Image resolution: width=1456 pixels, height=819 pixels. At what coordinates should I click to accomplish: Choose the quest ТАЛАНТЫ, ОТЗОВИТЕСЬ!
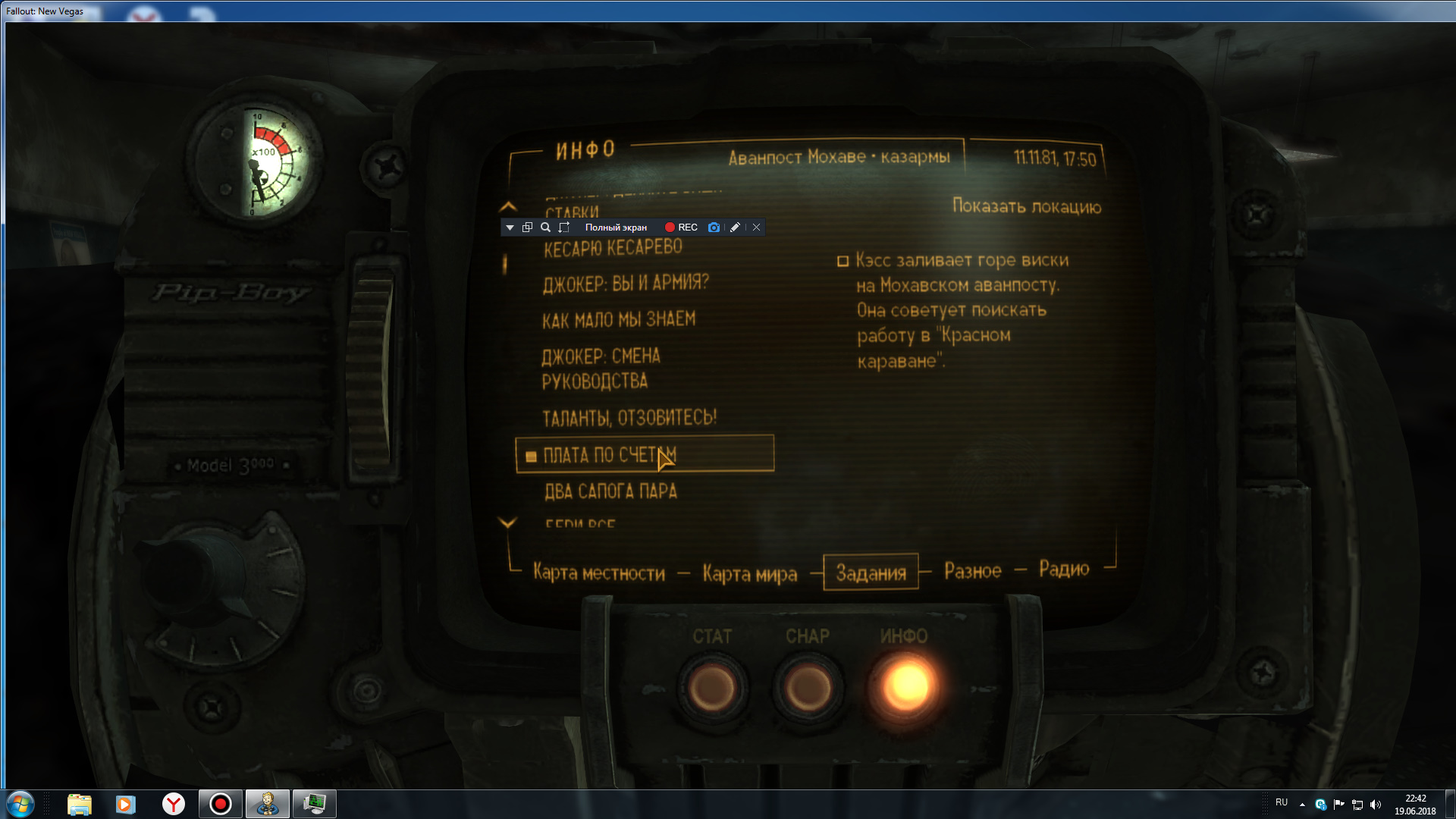[629, 418]
